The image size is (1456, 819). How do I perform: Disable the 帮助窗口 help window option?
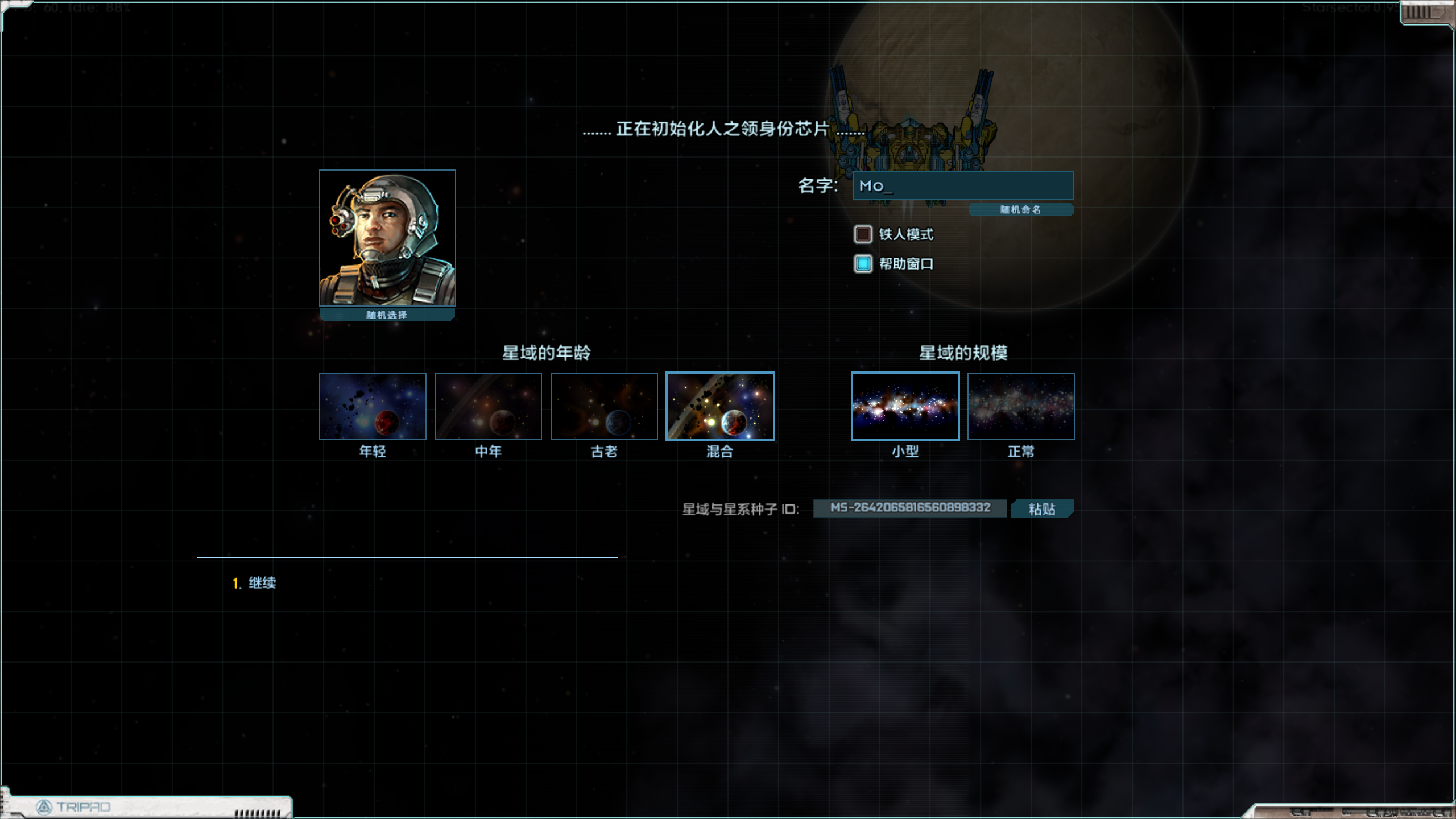[x=862, y=263]
